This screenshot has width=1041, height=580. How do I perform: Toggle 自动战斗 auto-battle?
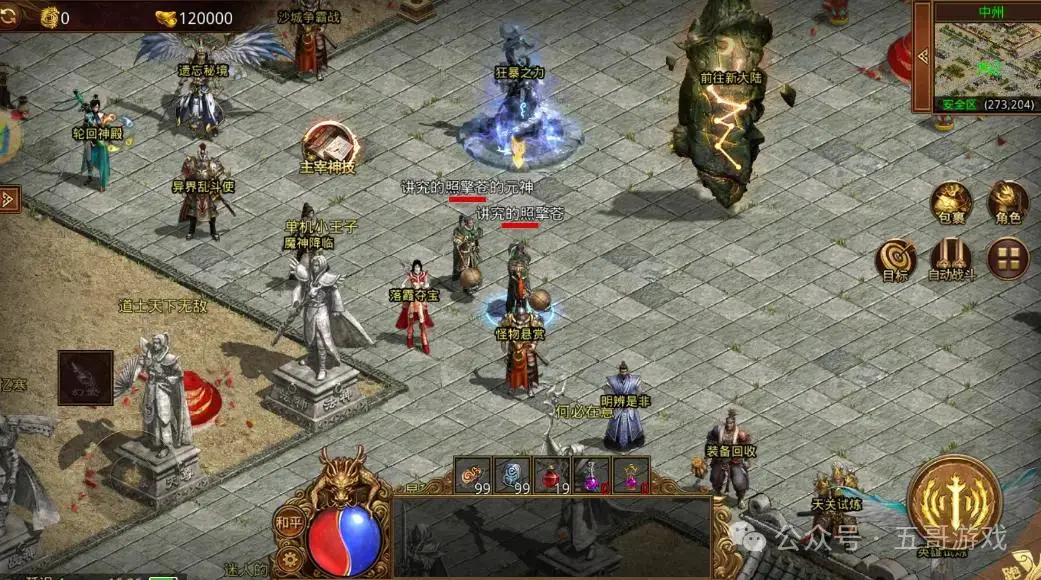951,260
